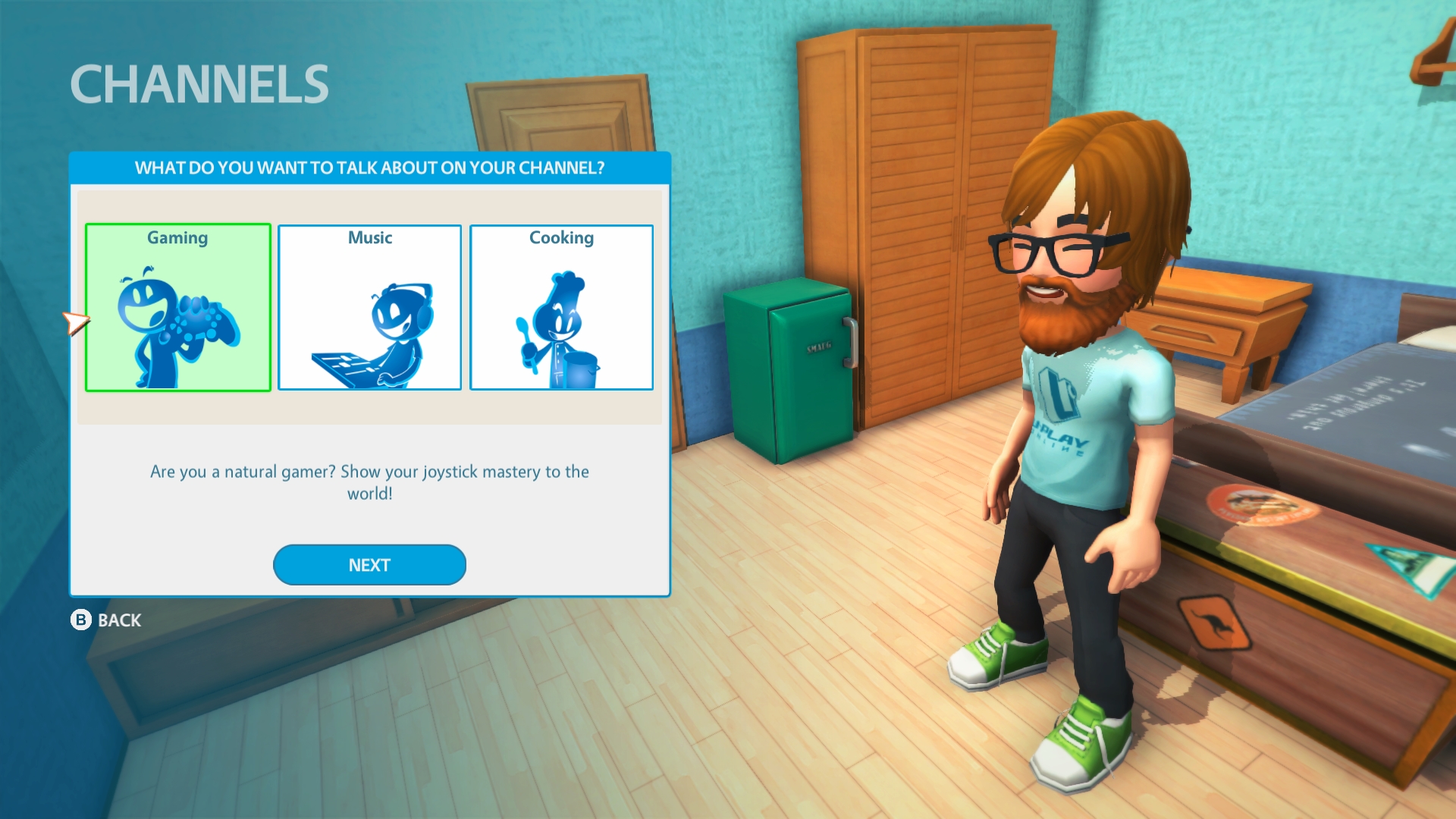Choose the Music channel option
The width and height of the screenshot is (1456, 819).
click(x=369, y=307)
